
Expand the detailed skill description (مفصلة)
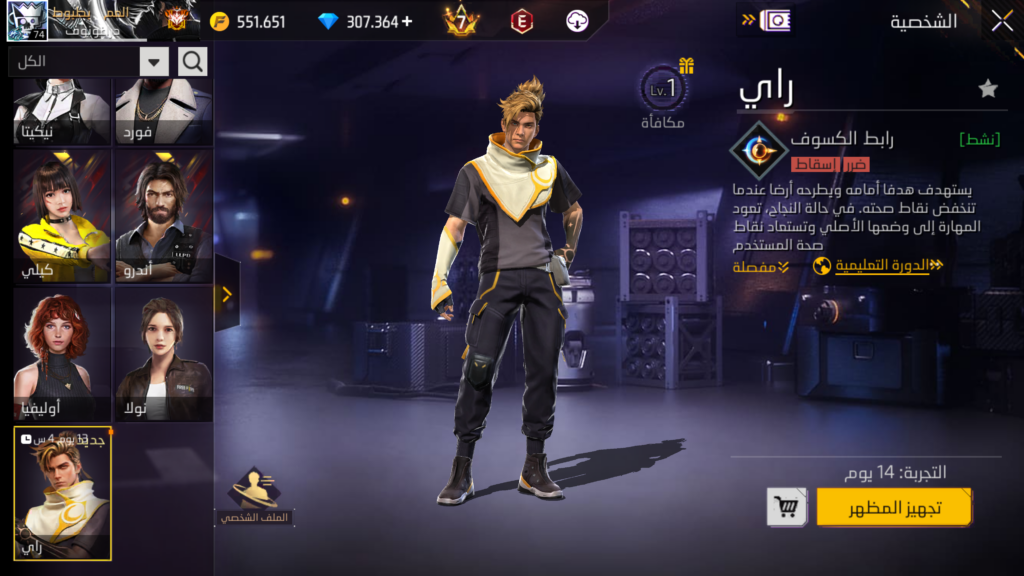(761, 267)
